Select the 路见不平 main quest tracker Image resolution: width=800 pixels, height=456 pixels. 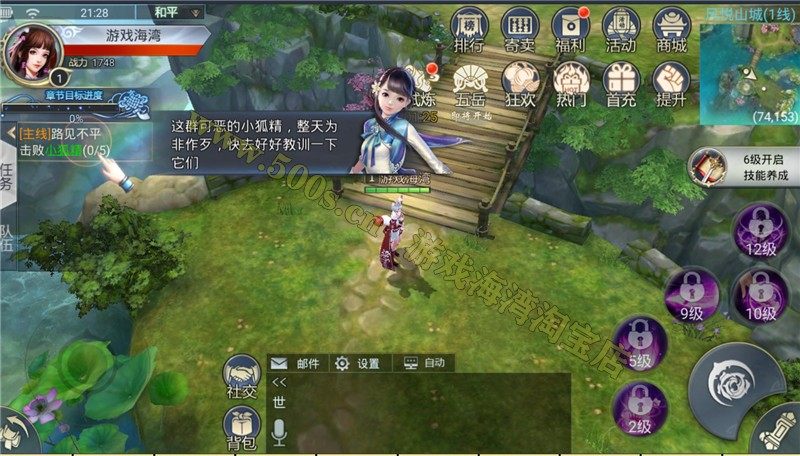click(60, 141)
